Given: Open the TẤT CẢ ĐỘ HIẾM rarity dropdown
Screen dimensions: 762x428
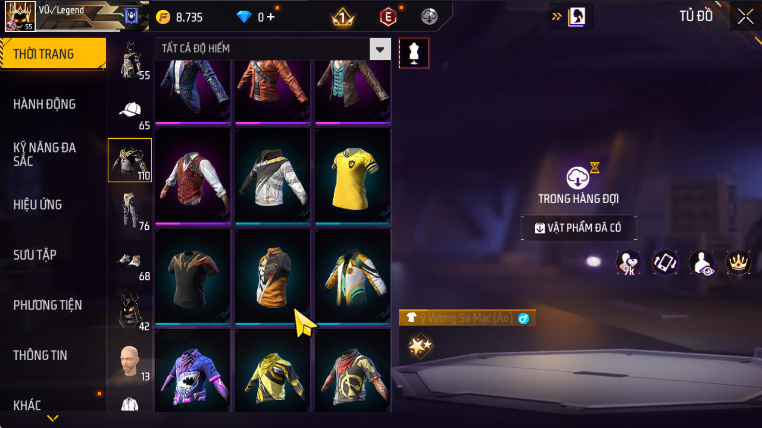Looking at the screenshot, I should [272, 49].
